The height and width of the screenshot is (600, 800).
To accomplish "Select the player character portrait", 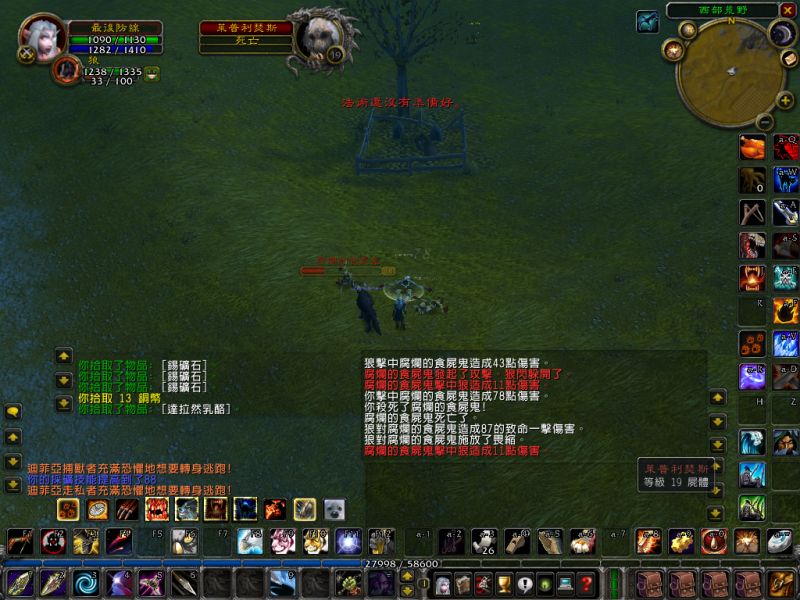I will (42, 37).
